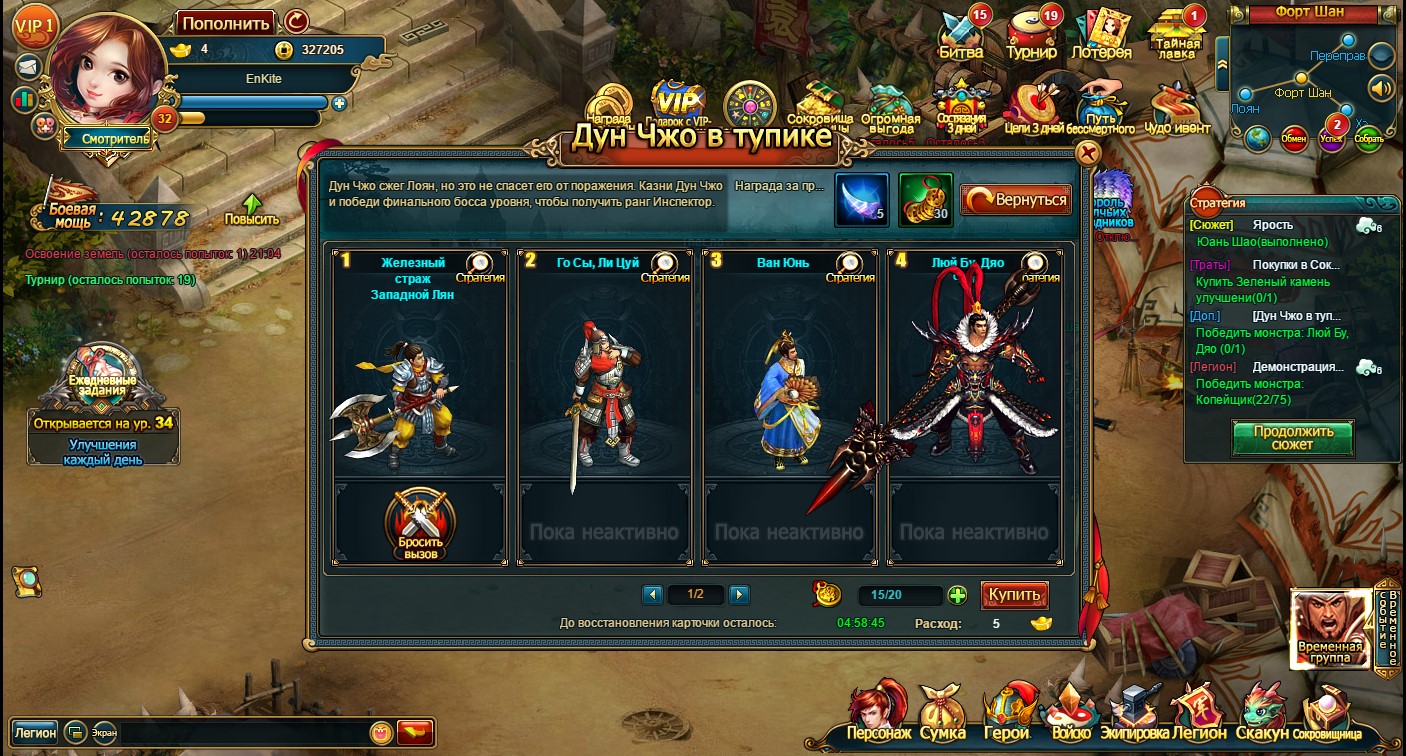Open the Персонаж character menu
This screenshot has width=1406, height=756.
tap(879, 713)
